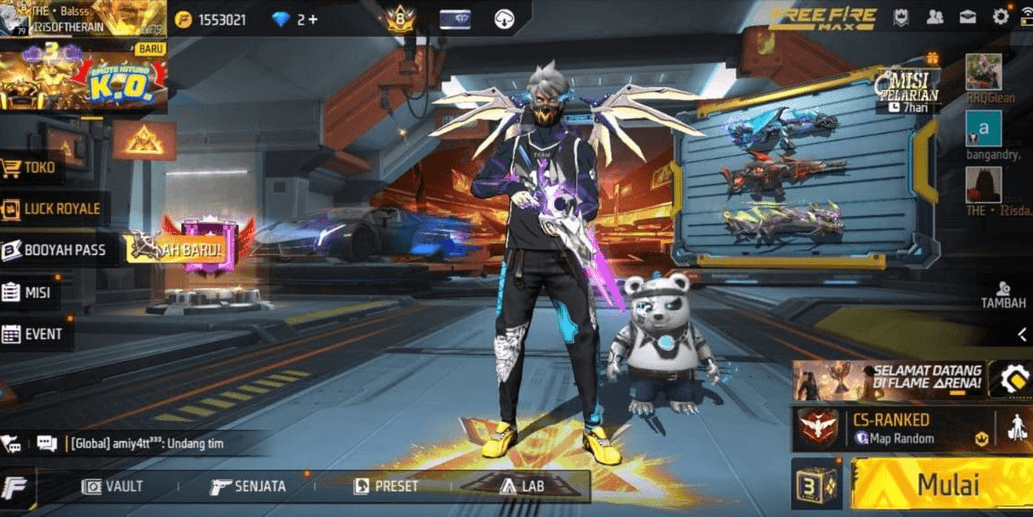Open the Senjata weapons tab
The width and height of the screenshot is (1033, 517).
click(248, 486)
